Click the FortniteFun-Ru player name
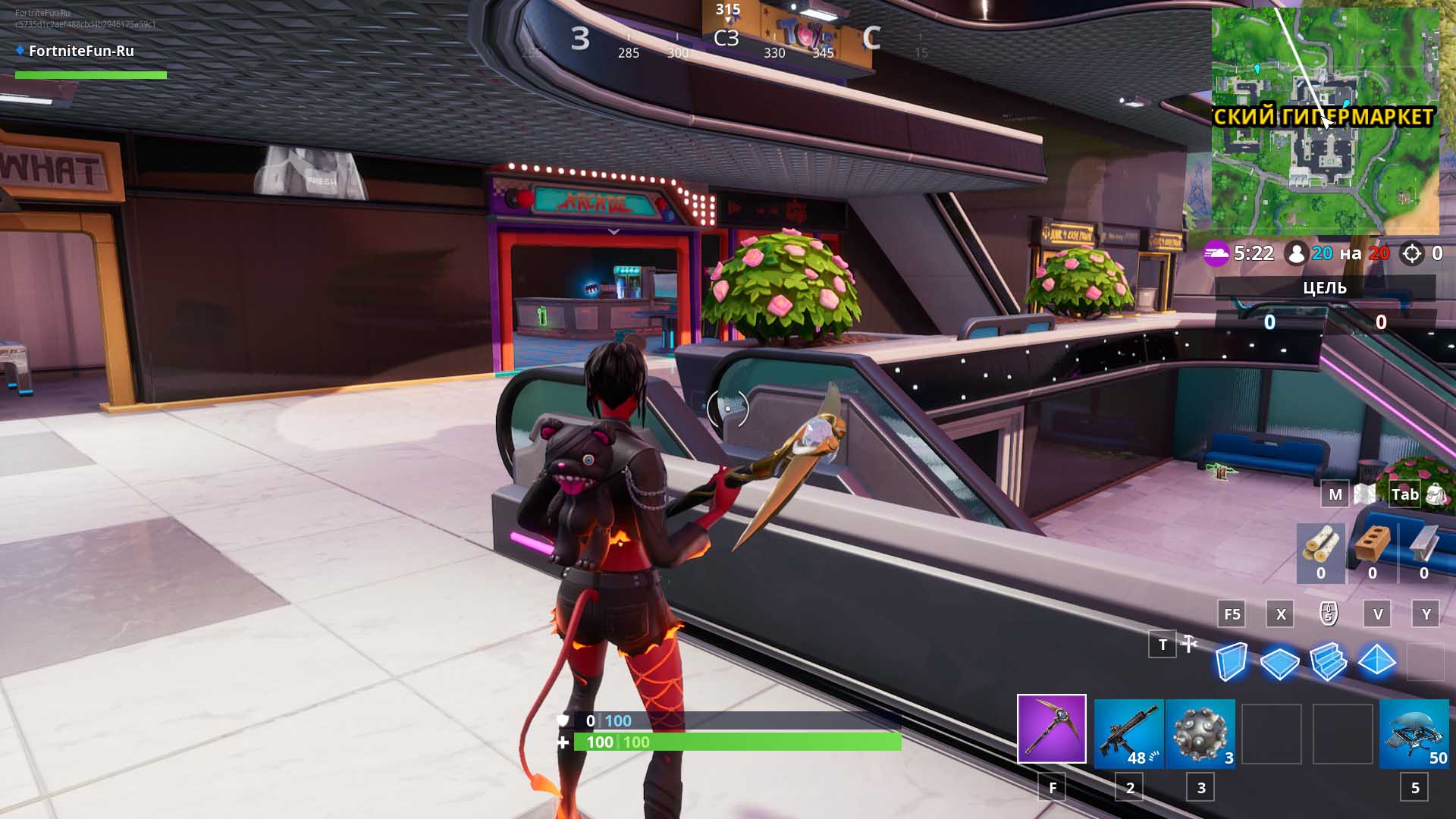This screenshot has height=819, width=1456. click(81, 51)
